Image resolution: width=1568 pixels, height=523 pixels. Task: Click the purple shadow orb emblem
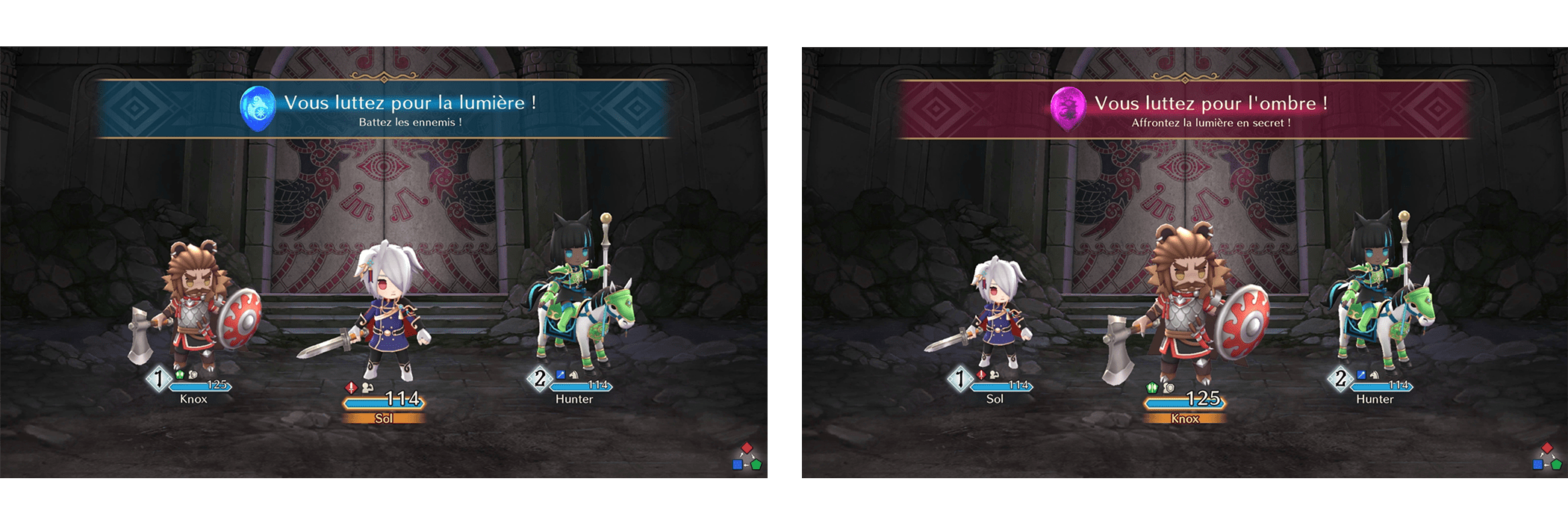click(x=1068, y=109)
